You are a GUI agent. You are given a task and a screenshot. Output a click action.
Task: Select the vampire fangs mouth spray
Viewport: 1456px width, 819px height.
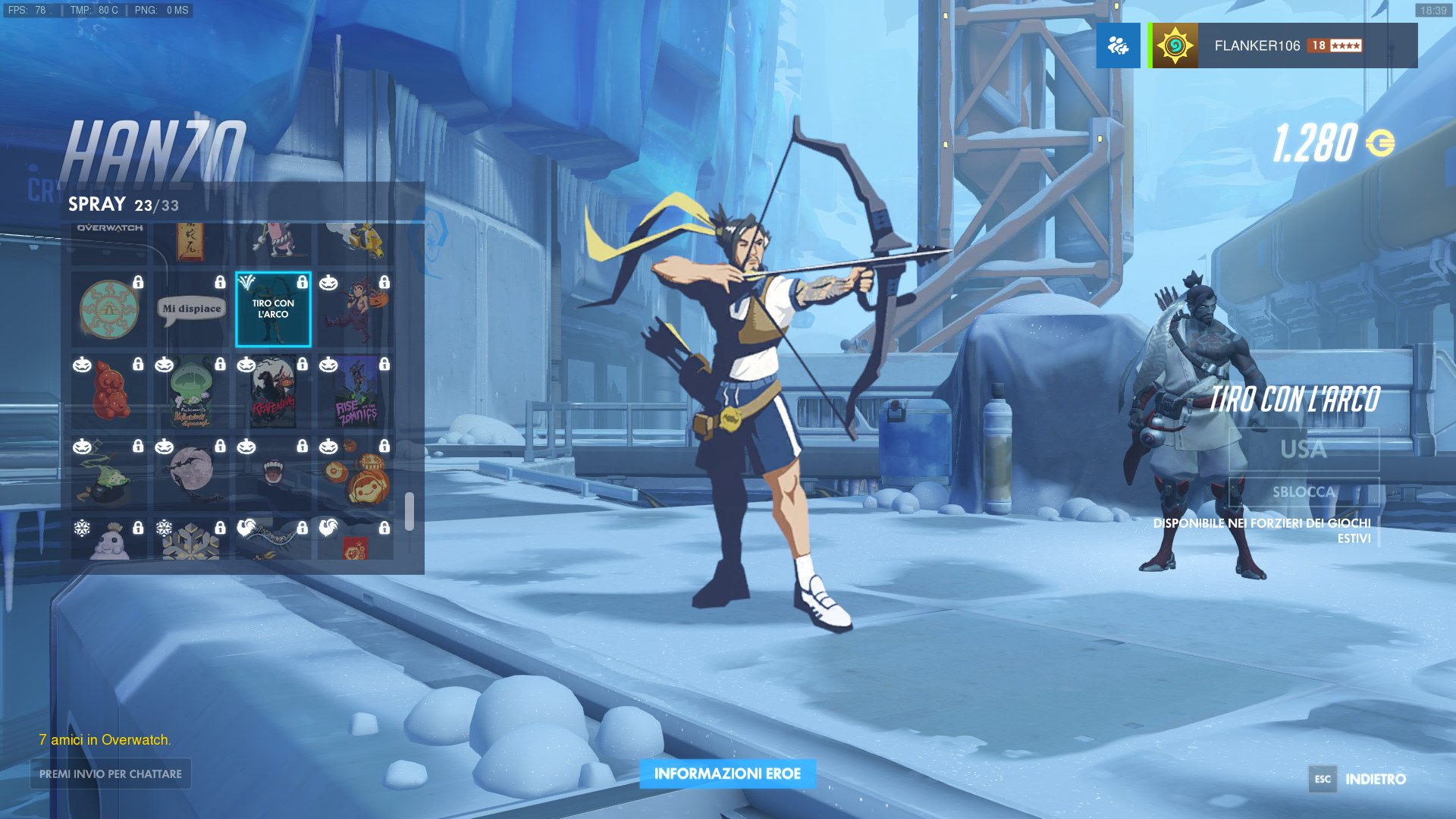pyautogui.click(x=273, y=473)
